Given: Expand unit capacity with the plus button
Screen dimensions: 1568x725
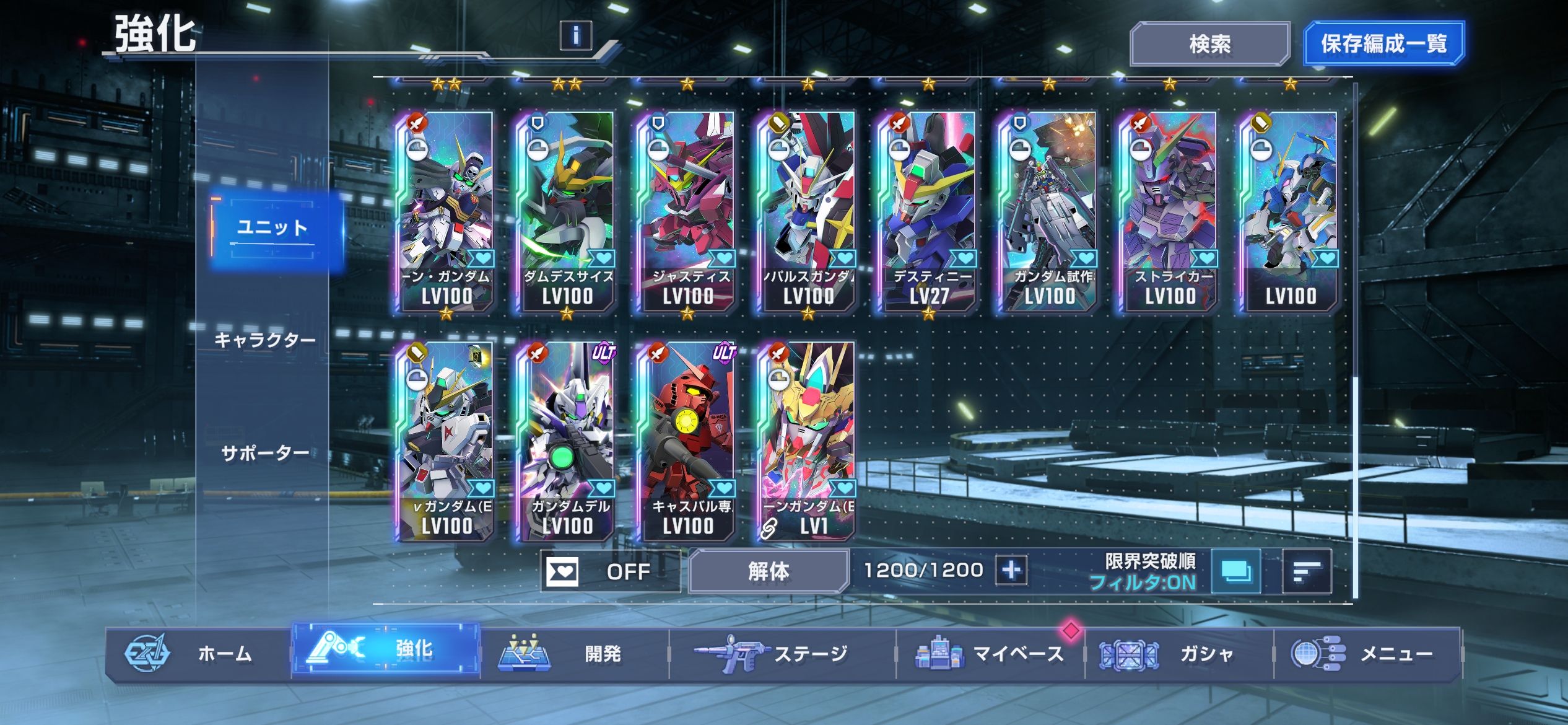Looking at the screenshot, I should pos(1011,570).
